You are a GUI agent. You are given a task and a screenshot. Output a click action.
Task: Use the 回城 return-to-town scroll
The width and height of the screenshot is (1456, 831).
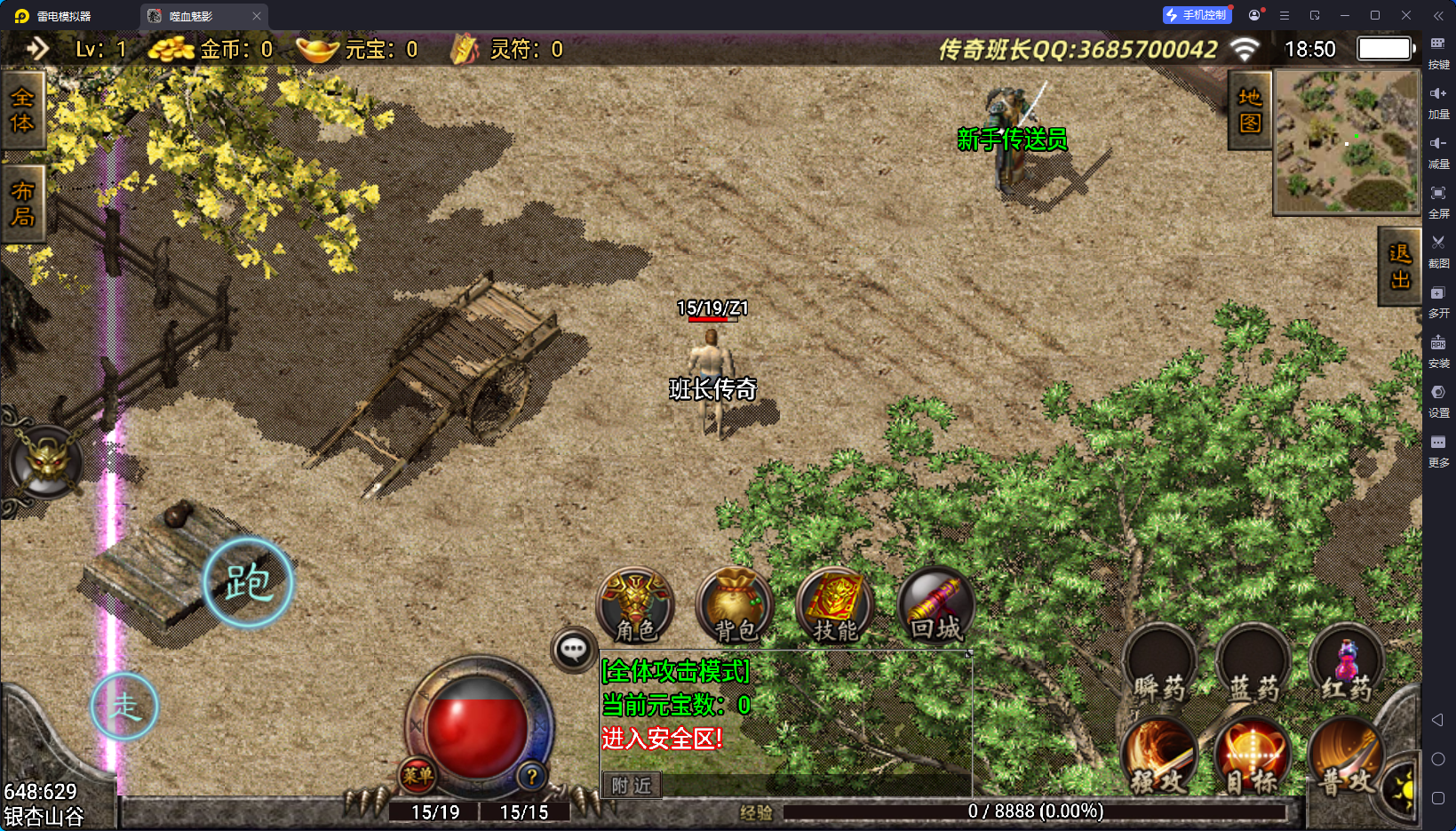[x=936, y=606]
